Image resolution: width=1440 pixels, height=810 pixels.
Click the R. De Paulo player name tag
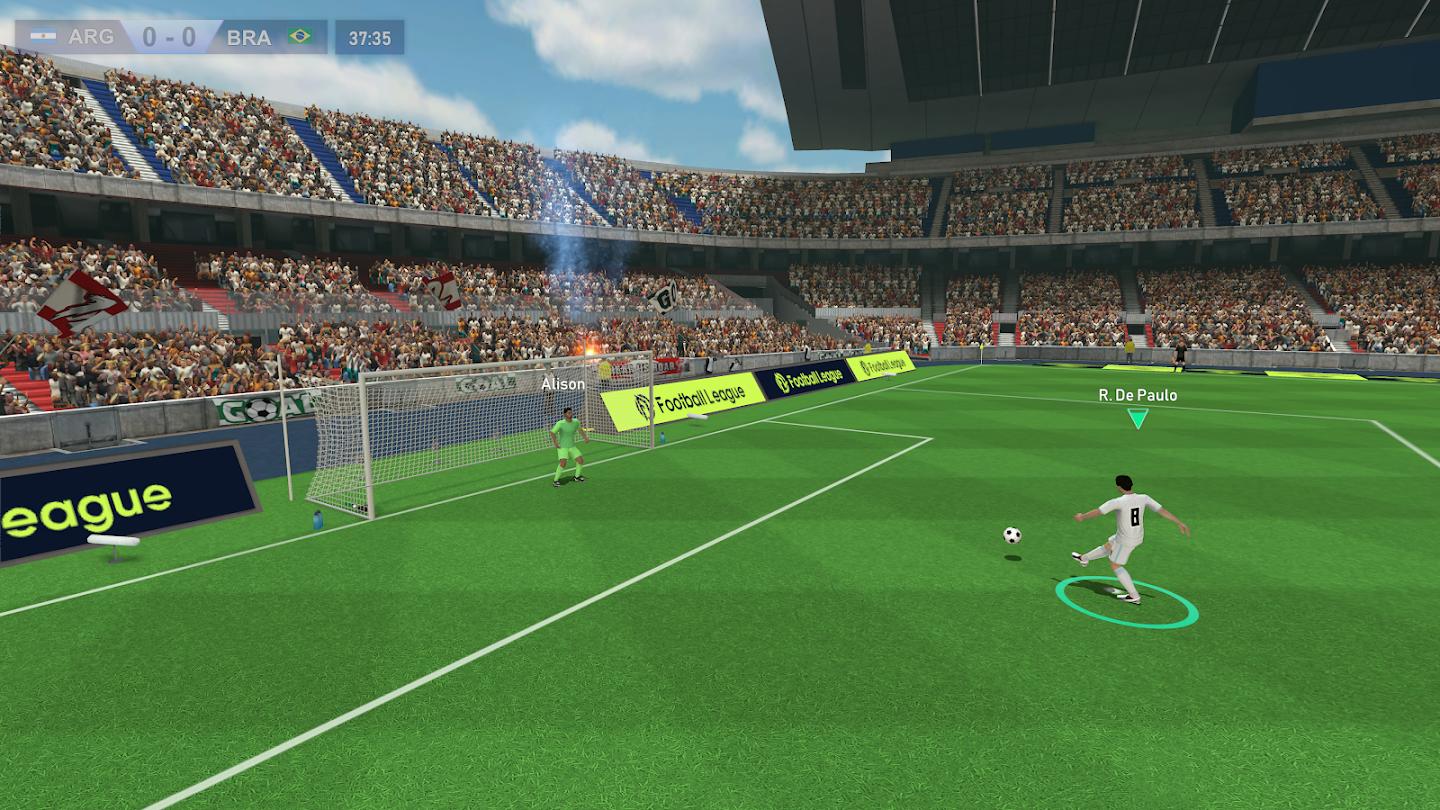coord(1136,394)
